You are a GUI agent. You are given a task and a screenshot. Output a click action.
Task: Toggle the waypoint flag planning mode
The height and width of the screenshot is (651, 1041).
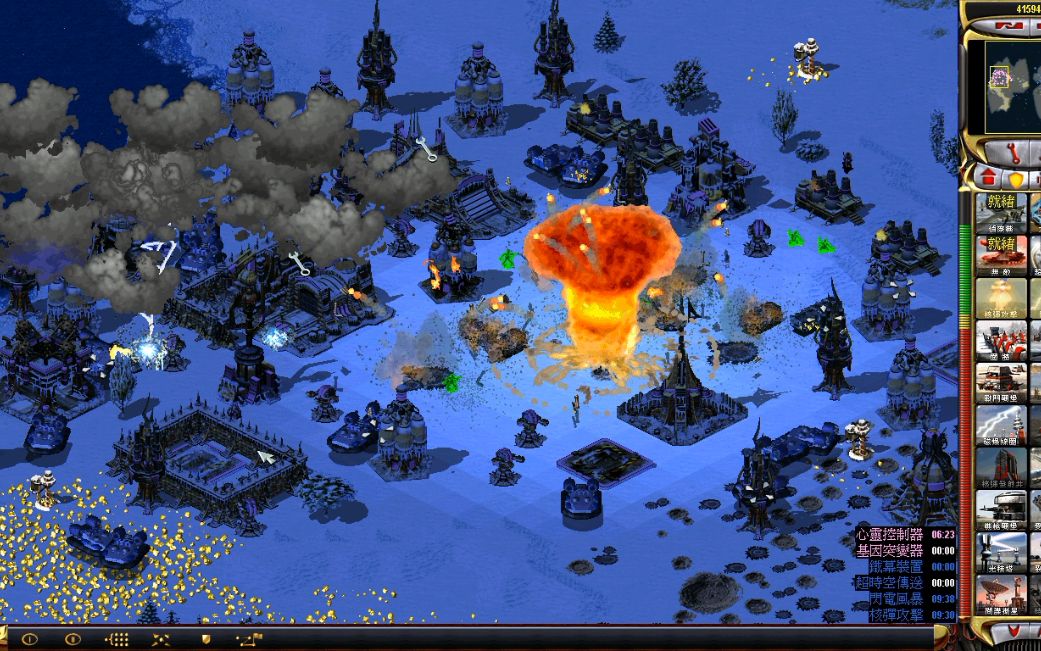[249, 638]
